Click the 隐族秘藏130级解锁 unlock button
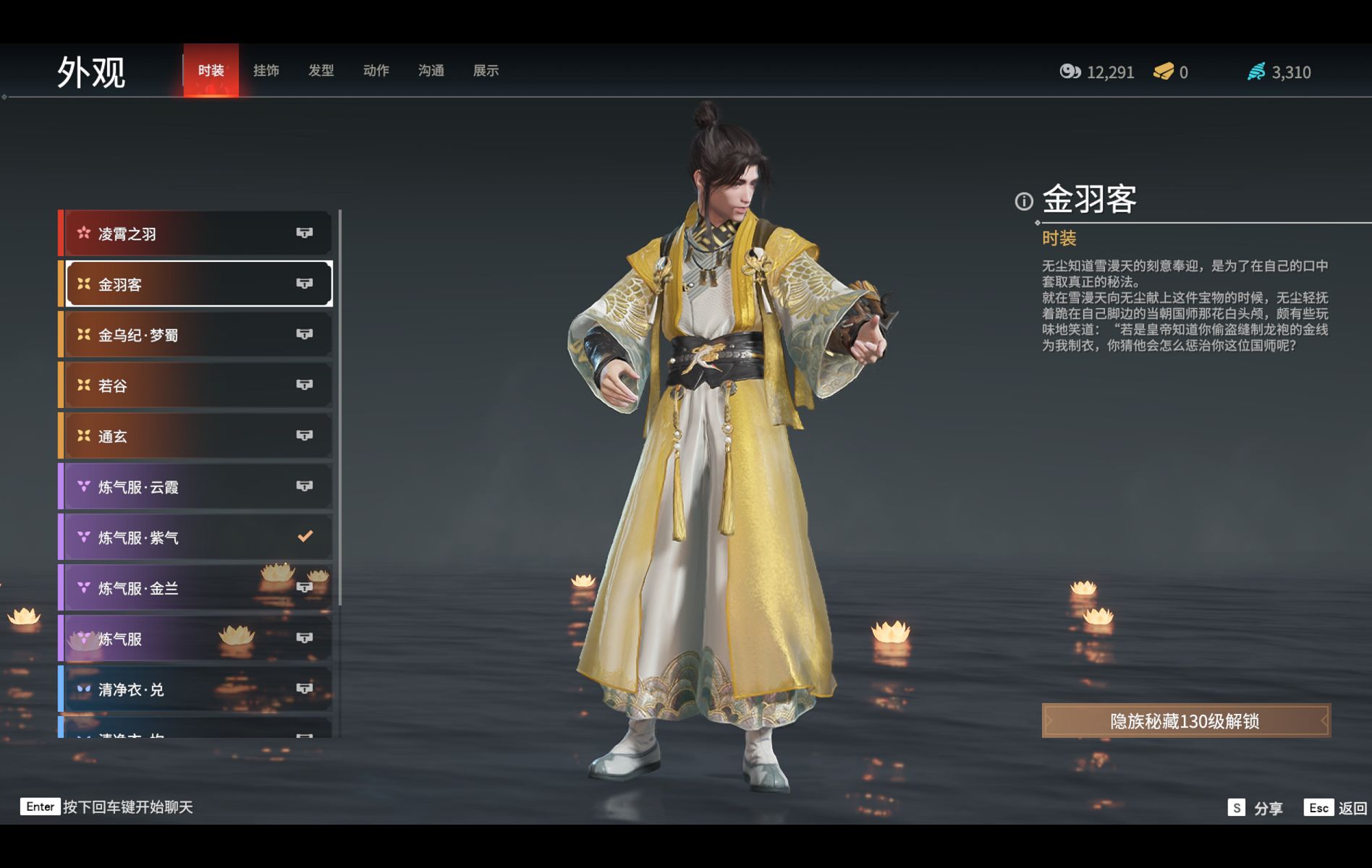 1185,721
